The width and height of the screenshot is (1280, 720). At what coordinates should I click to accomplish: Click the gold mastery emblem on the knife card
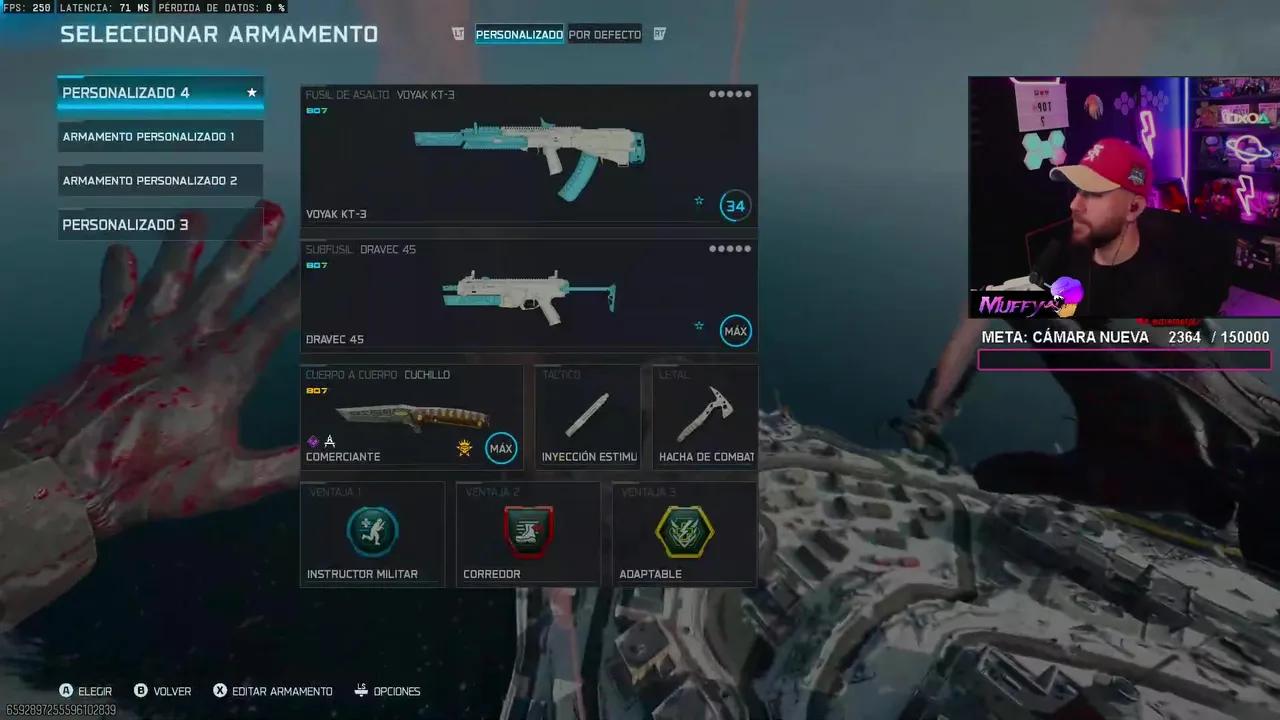[464, 448]
